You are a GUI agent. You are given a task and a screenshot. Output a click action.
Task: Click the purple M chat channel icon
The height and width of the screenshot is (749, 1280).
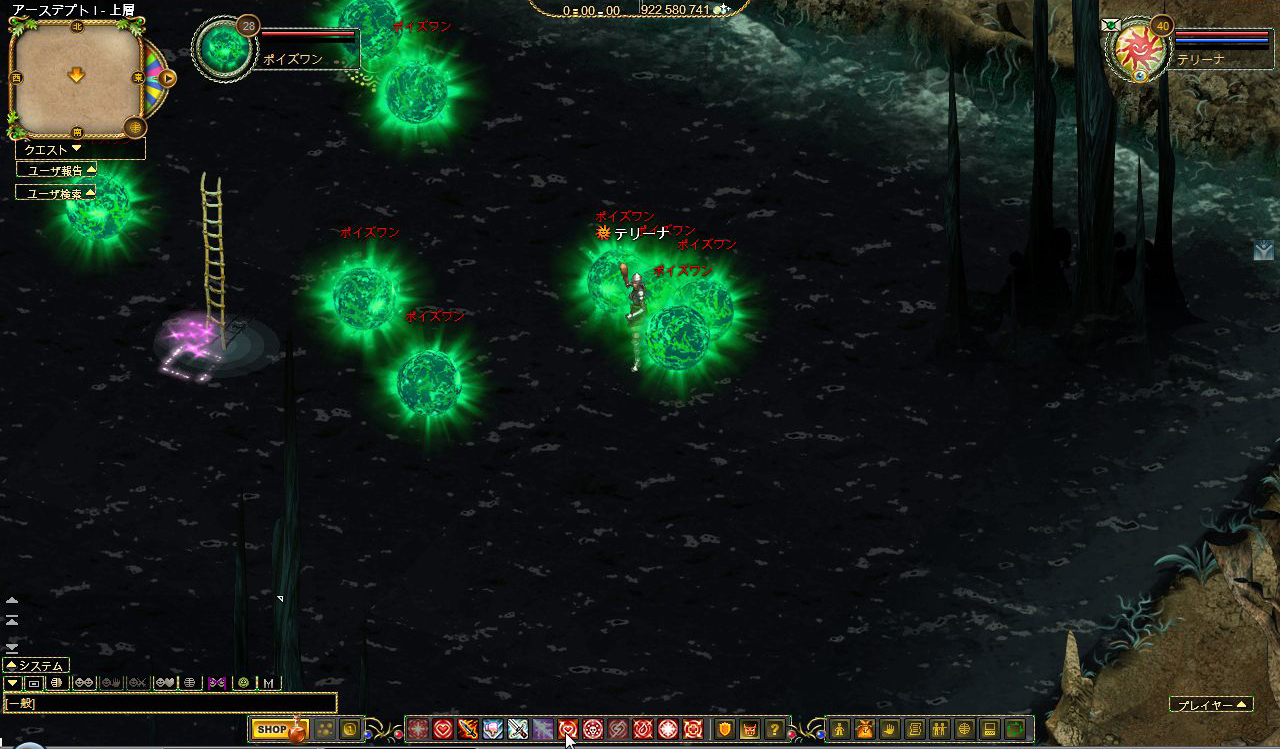(217, 683)
